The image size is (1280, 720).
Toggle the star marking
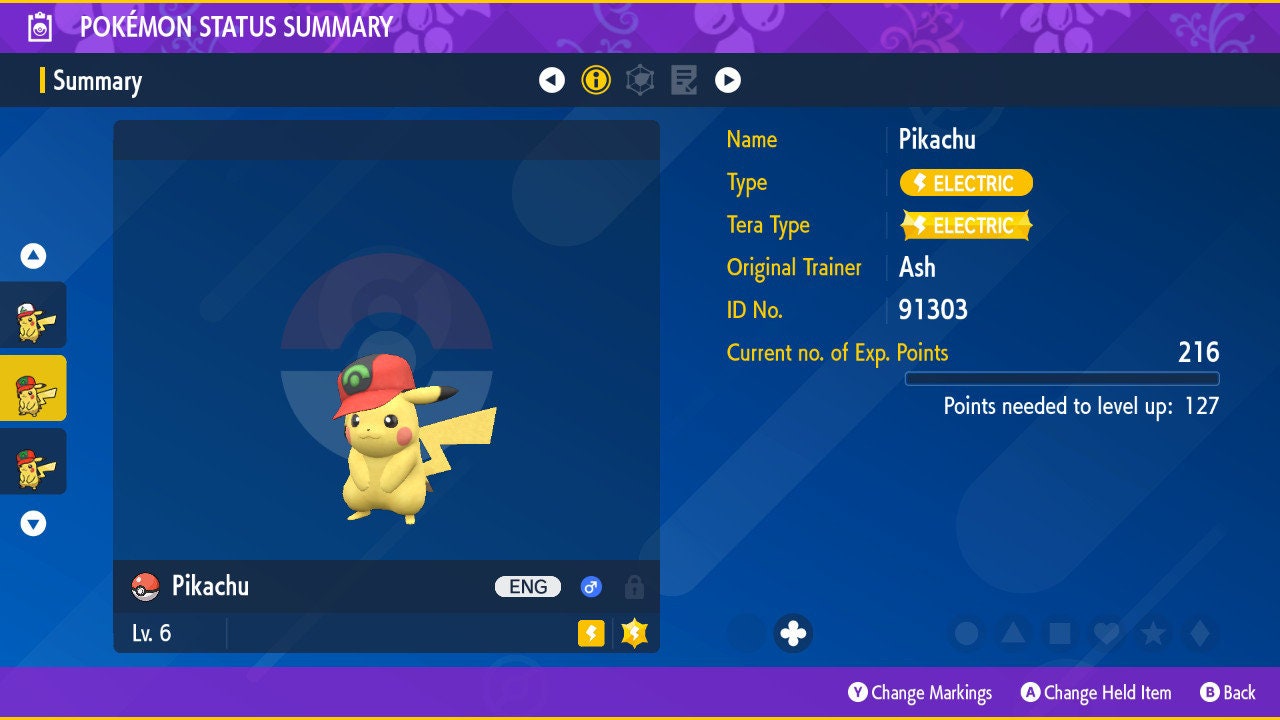(1153, 633)
